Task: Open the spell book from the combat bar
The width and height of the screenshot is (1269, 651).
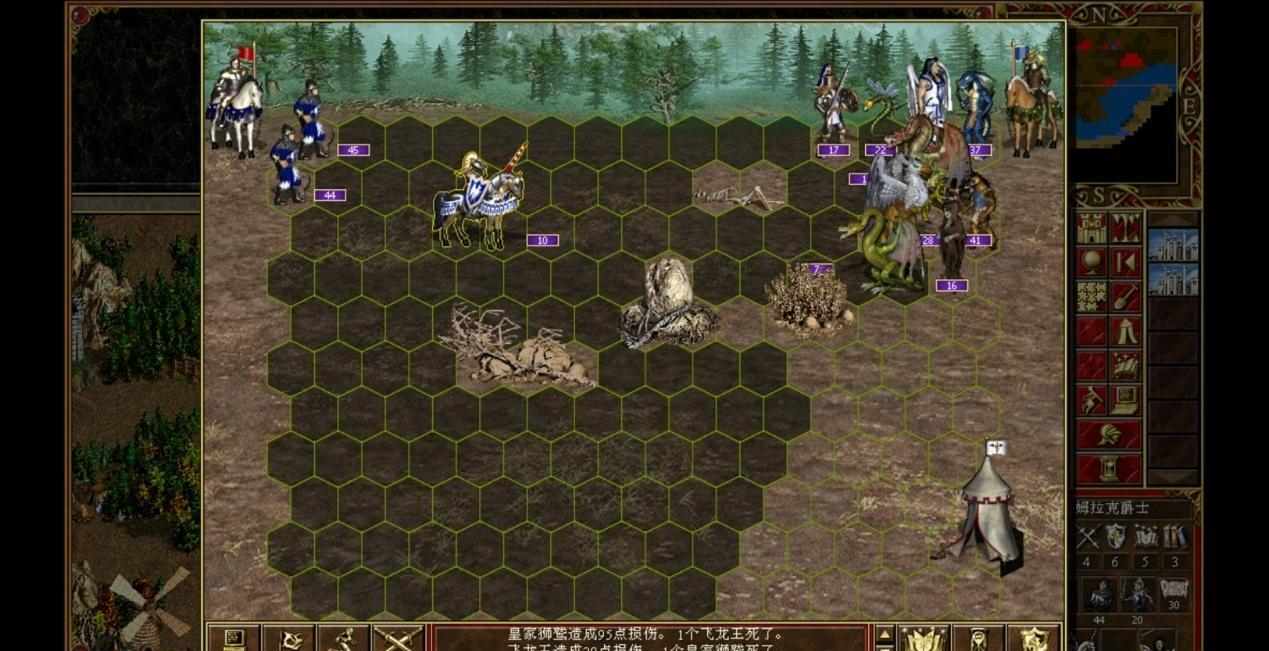Action: pos(923,638)
